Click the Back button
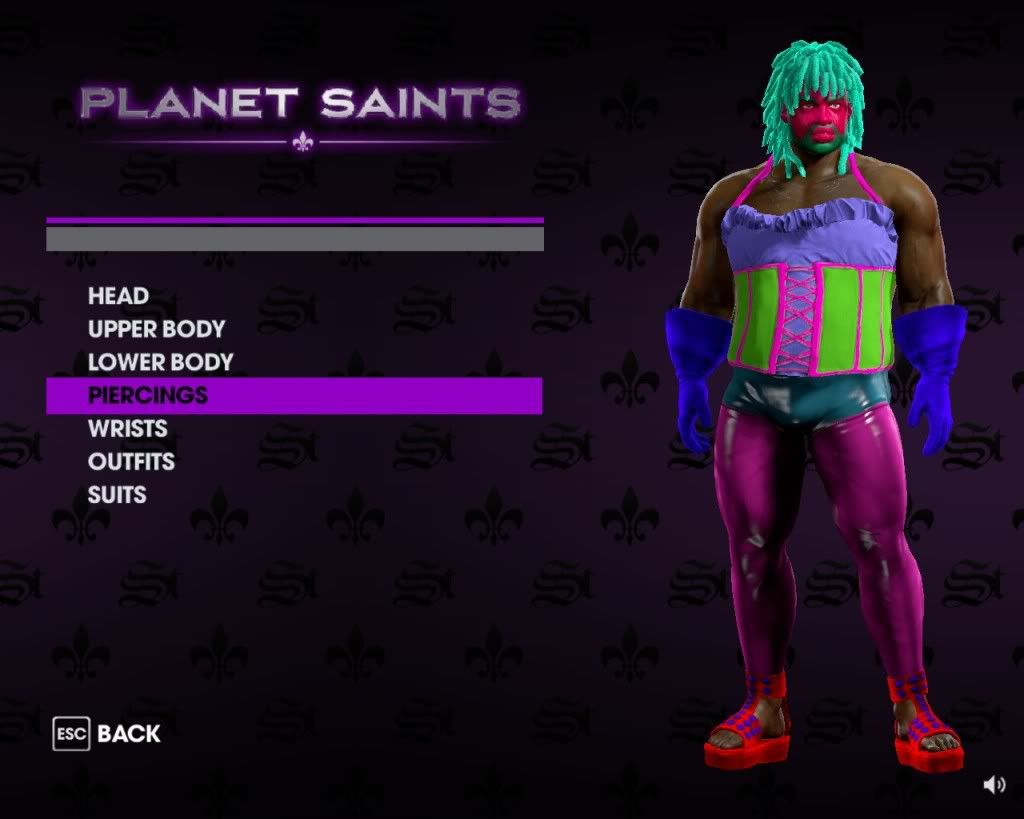 click(108, 734)
